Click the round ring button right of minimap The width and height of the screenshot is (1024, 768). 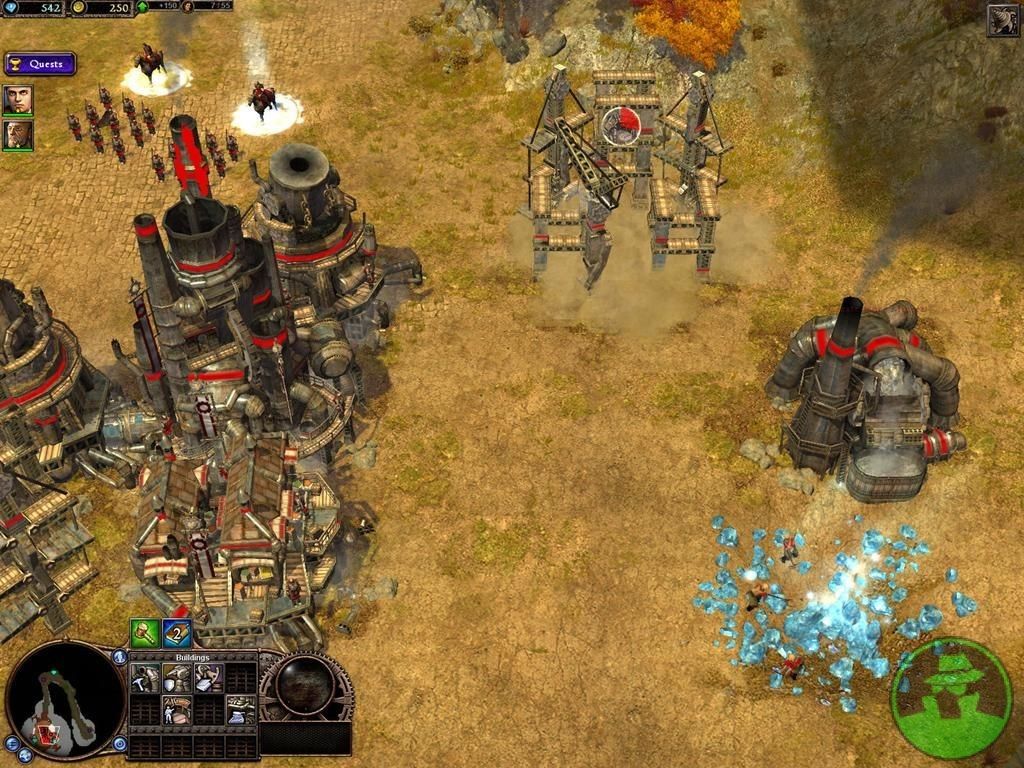(x=119, y=744)
